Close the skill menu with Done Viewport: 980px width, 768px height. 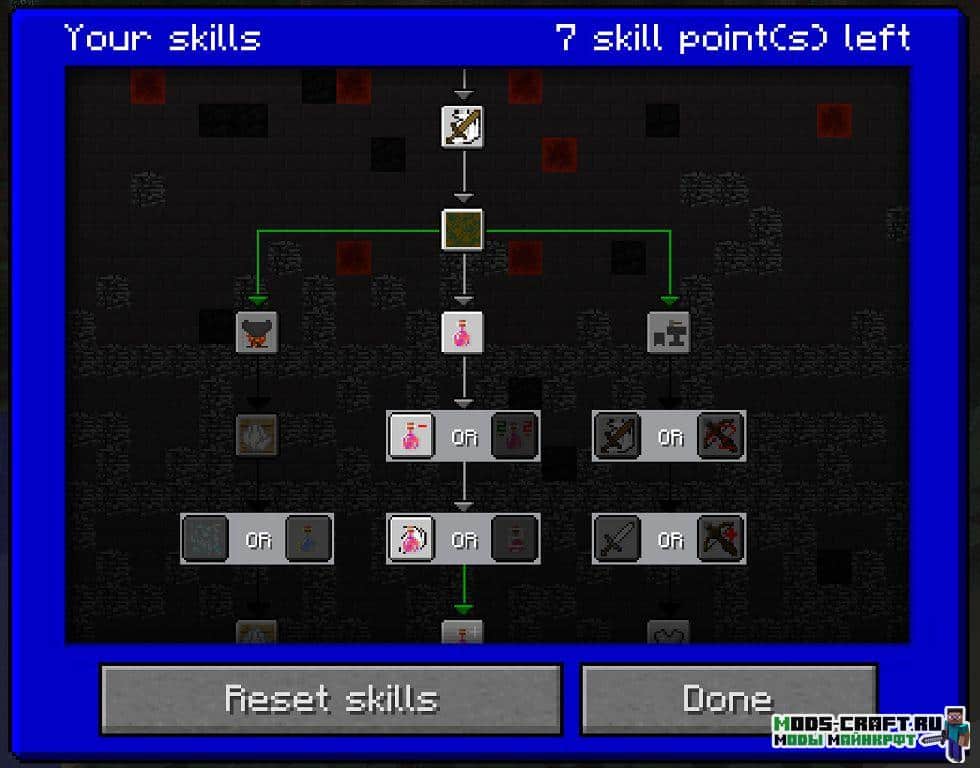point(728,698)
